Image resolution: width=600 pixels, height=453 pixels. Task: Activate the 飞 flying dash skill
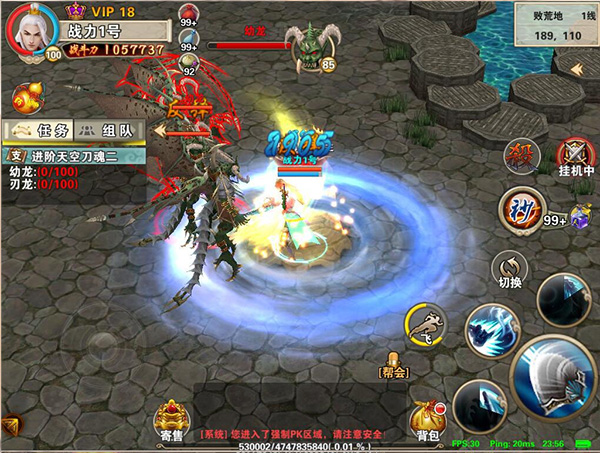pos(425,324)
